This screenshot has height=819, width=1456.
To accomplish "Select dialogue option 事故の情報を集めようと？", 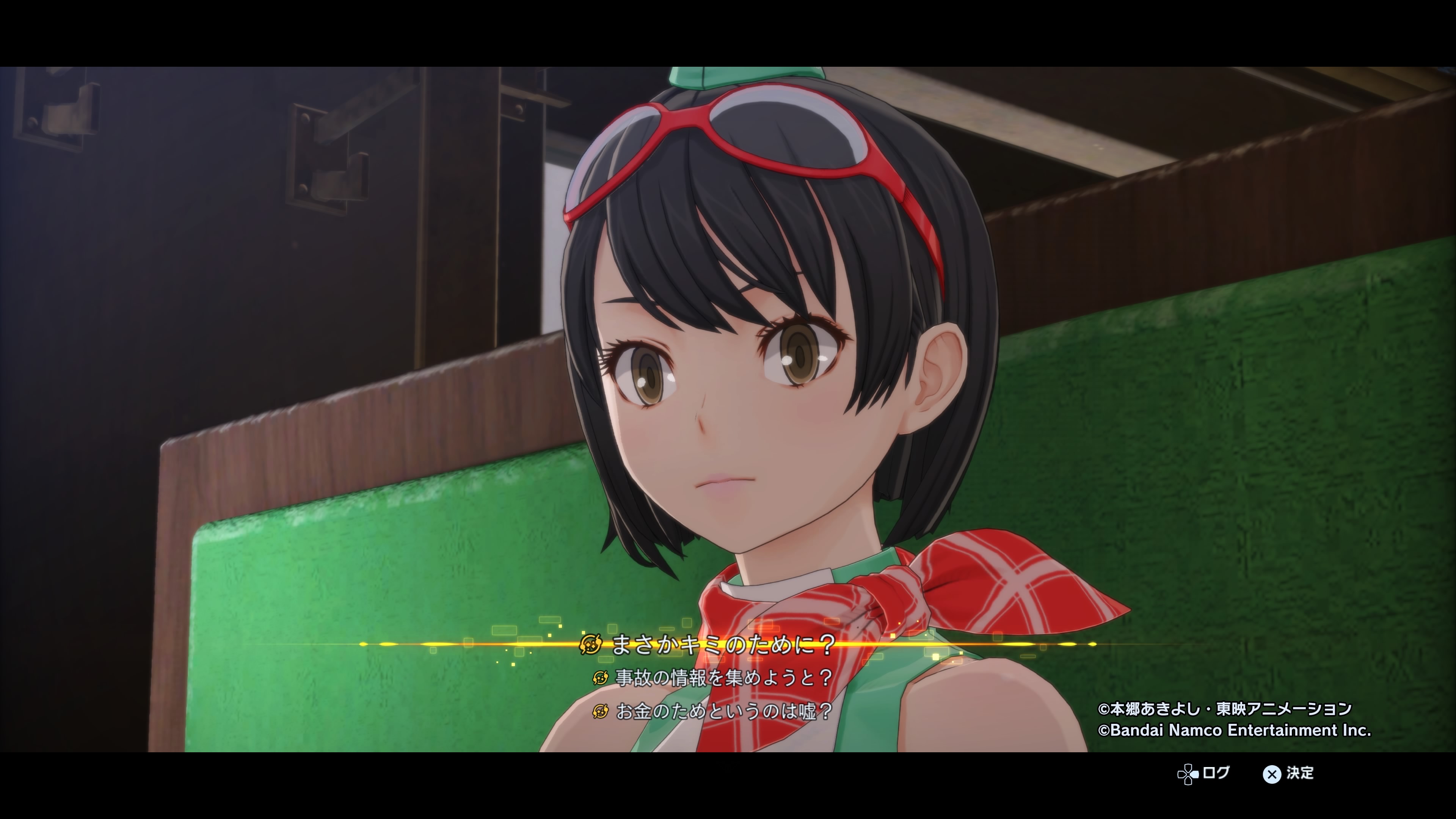I will (x=723, y=678).
